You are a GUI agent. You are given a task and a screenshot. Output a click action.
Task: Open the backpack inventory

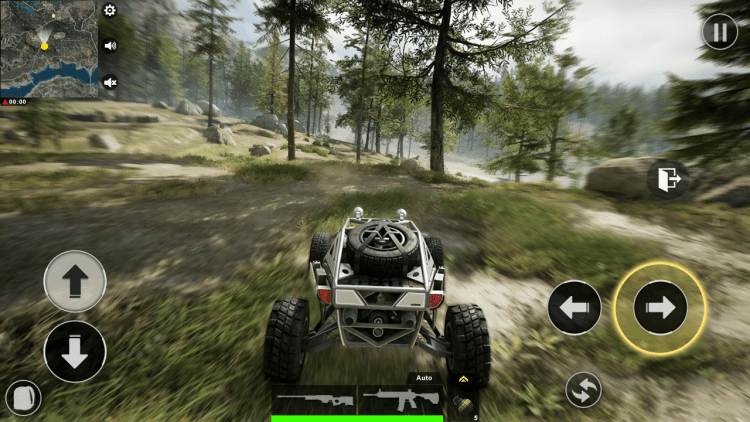coord(22,399)
